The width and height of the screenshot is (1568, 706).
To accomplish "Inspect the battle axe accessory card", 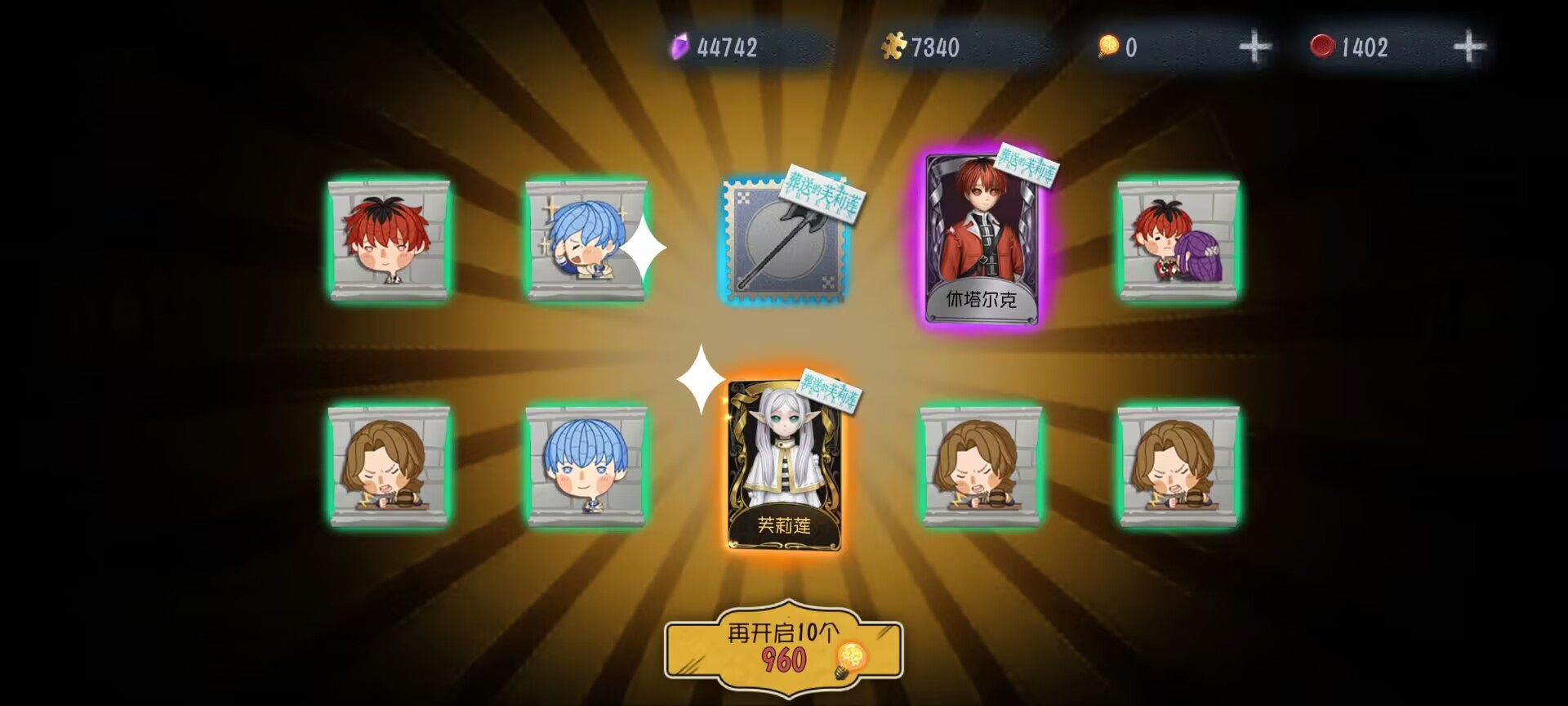I will (783, 241).
